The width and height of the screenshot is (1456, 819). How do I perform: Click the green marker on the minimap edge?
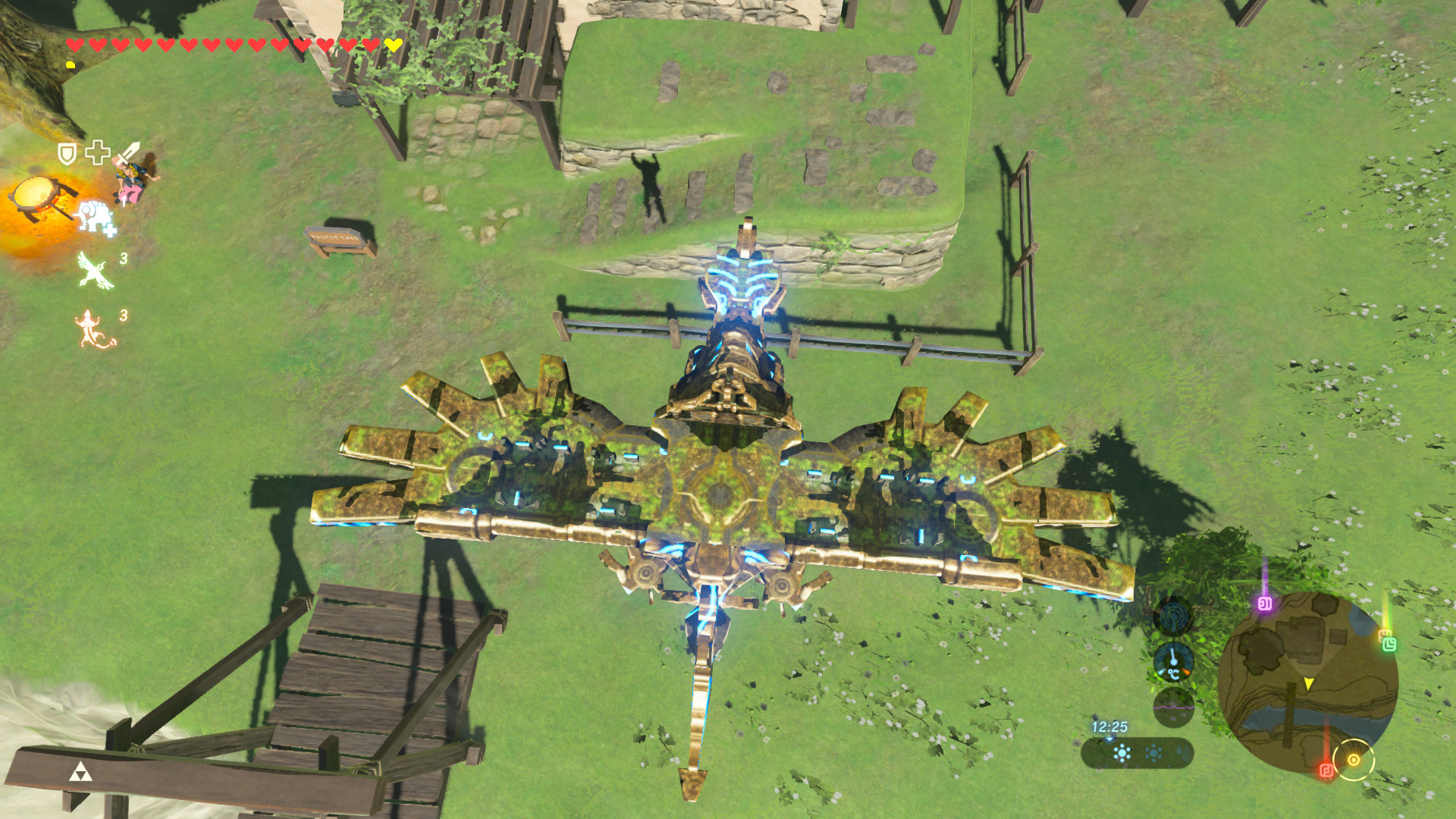coord(1389,646)
